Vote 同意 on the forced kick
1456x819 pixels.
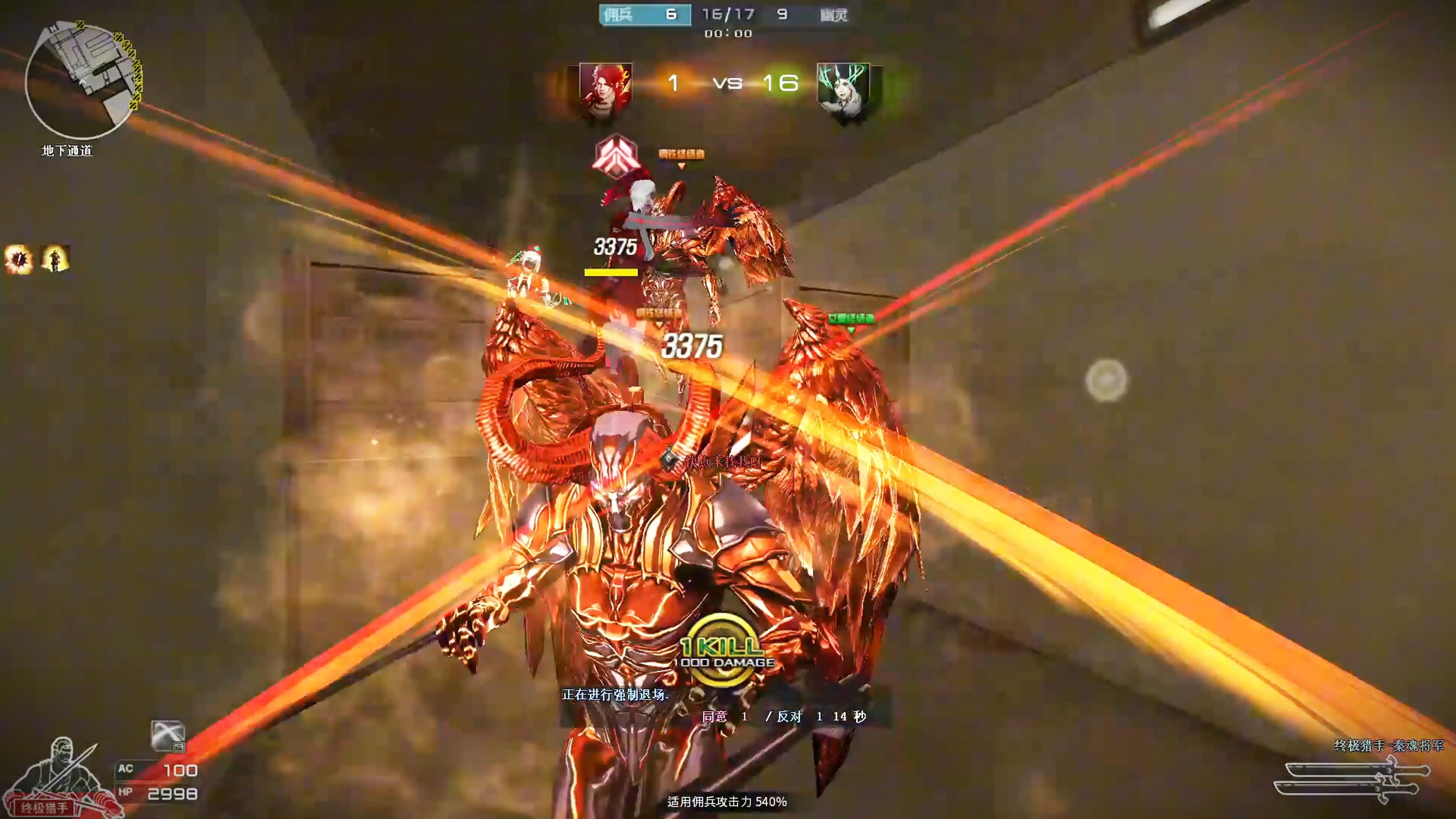(x=714, y=717)
